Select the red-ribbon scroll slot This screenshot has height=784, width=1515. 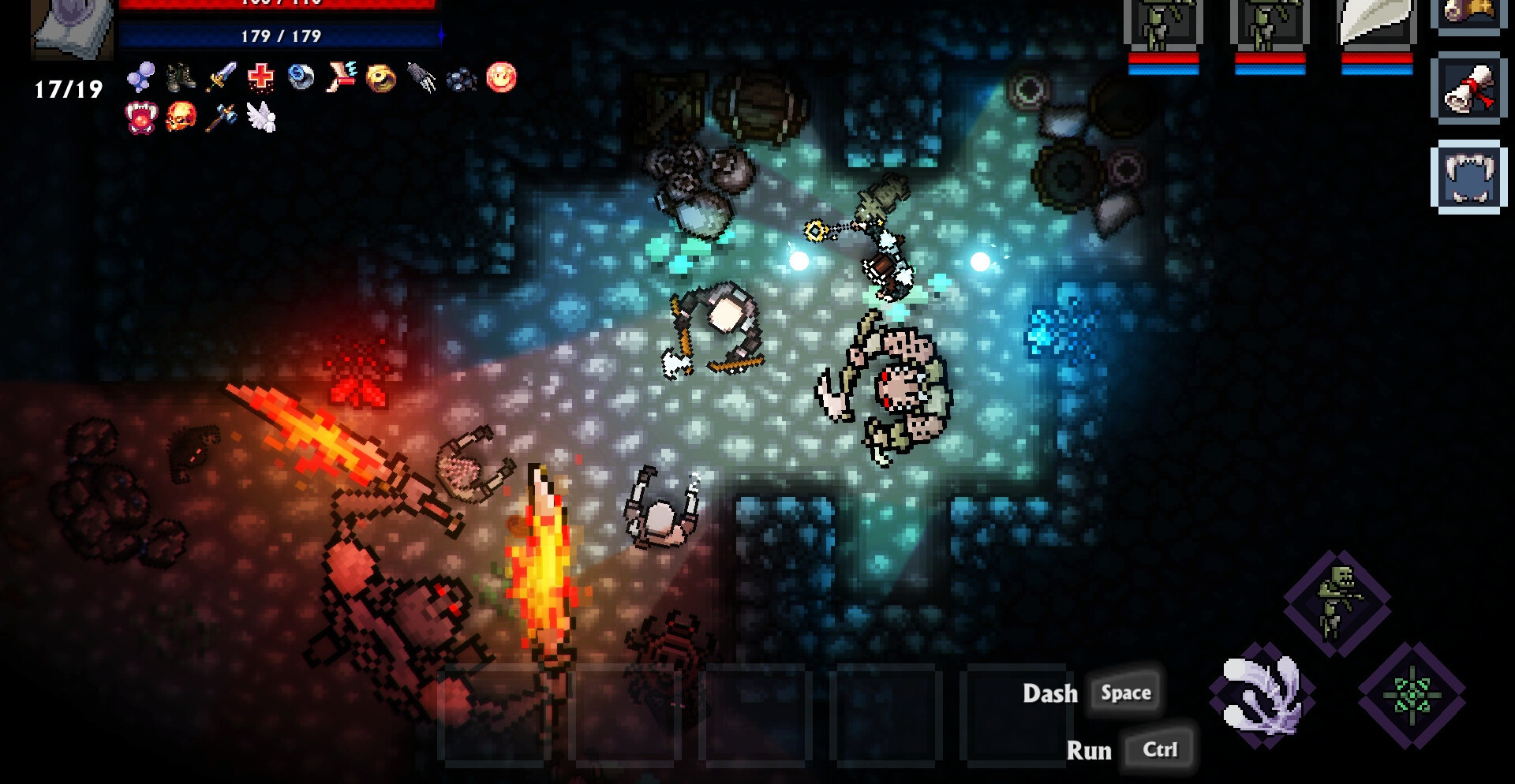[x=1468, y=89]
